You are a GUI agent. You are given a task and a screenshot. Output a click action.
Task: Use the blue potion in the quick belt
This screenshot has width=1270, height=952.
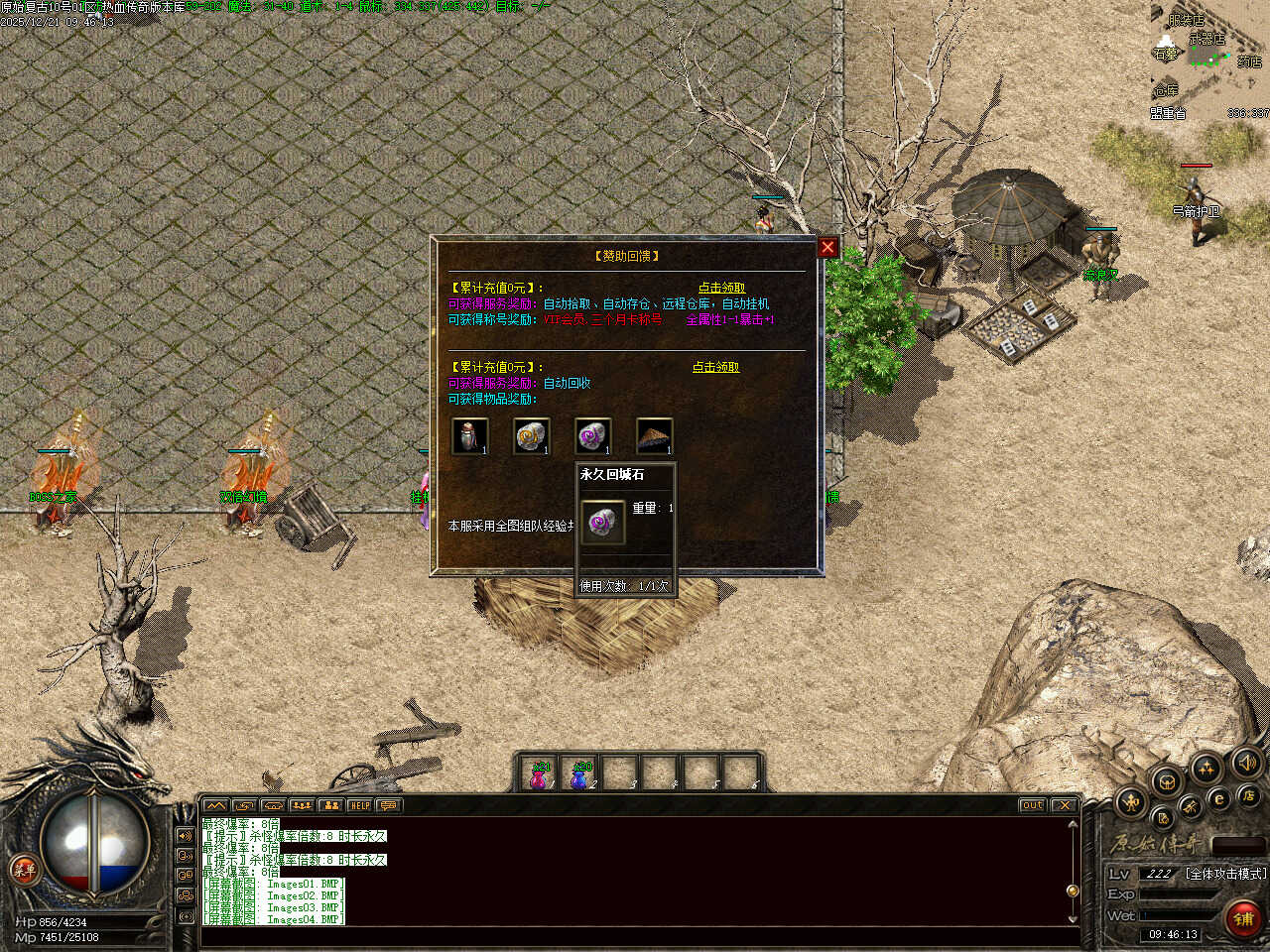(x=580, y=775)
